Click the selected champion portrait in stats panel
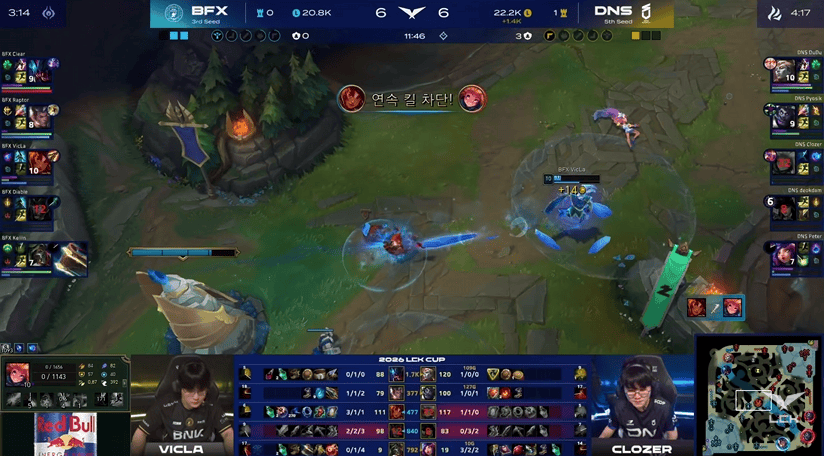 (x=17, y=375)
